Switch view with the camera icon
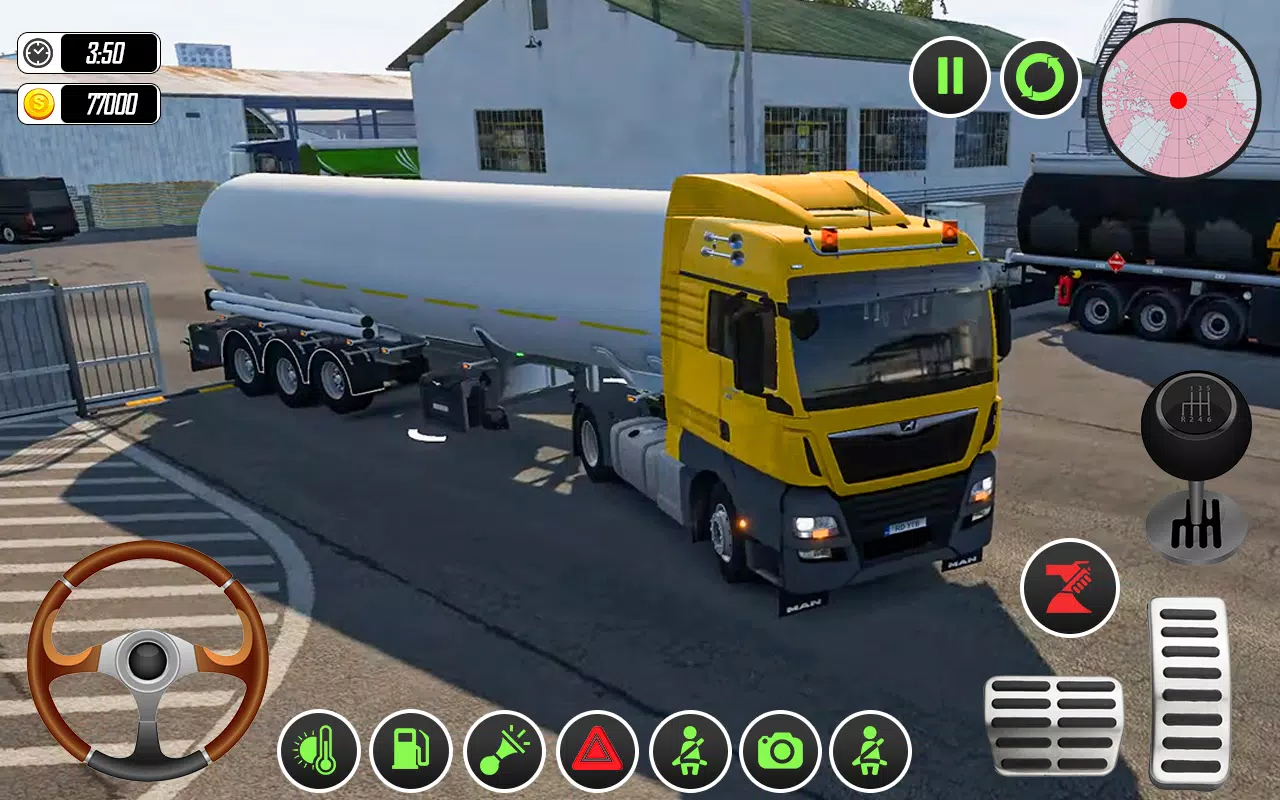1280x800 pixels. pyautogui.click(x=780, y=751)
